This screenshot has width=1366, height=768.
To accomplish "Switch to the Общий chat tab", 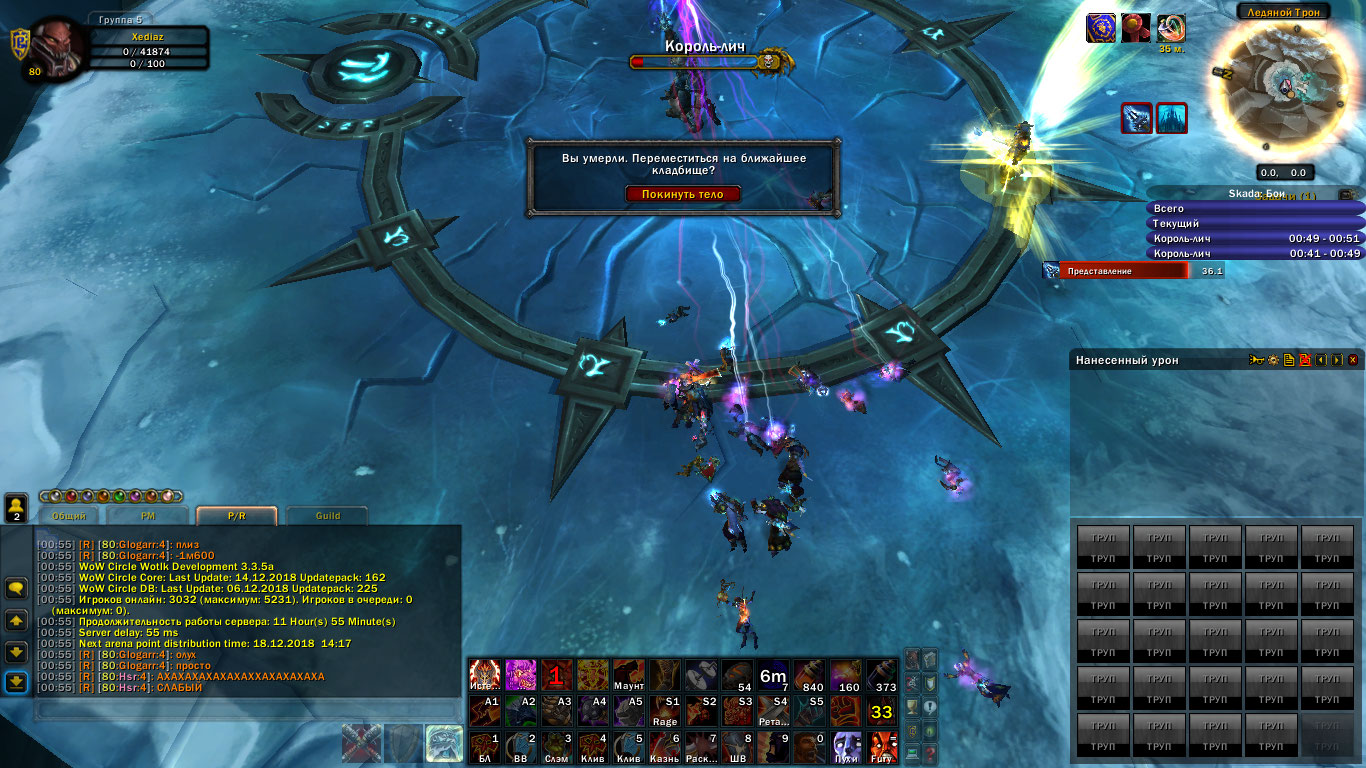I will point(69,516).
